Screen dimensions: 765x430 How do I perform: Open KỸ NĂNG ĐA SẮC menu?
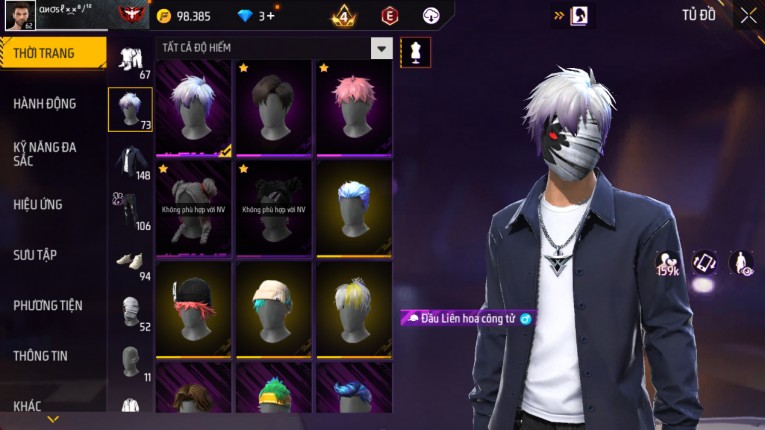[45, 153]
